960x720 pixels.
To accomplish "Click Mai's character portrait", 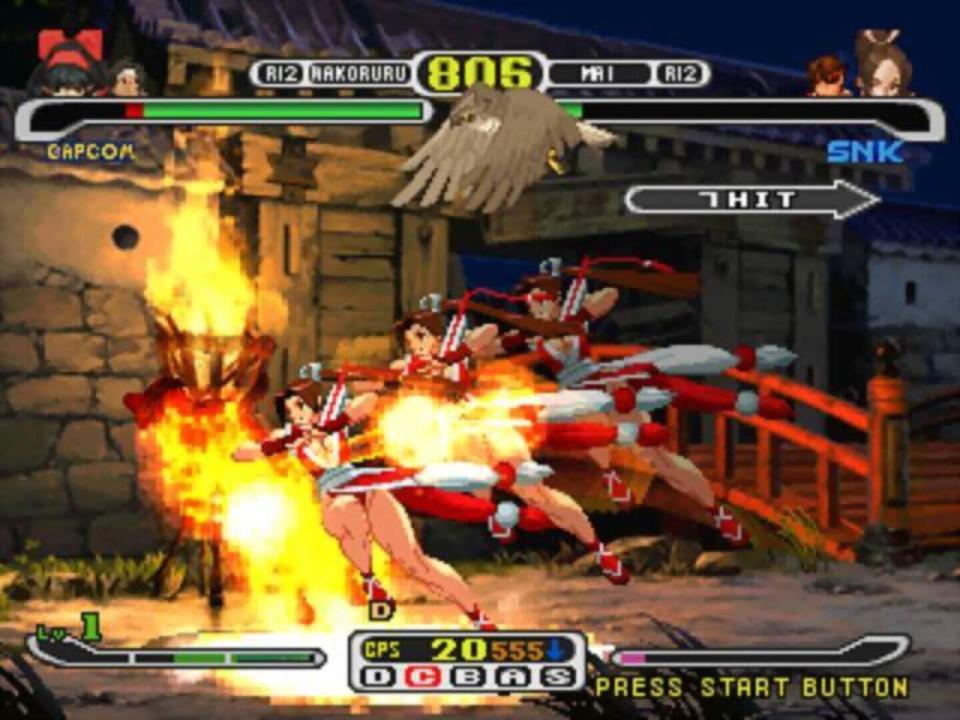I will tap(884, 66).
